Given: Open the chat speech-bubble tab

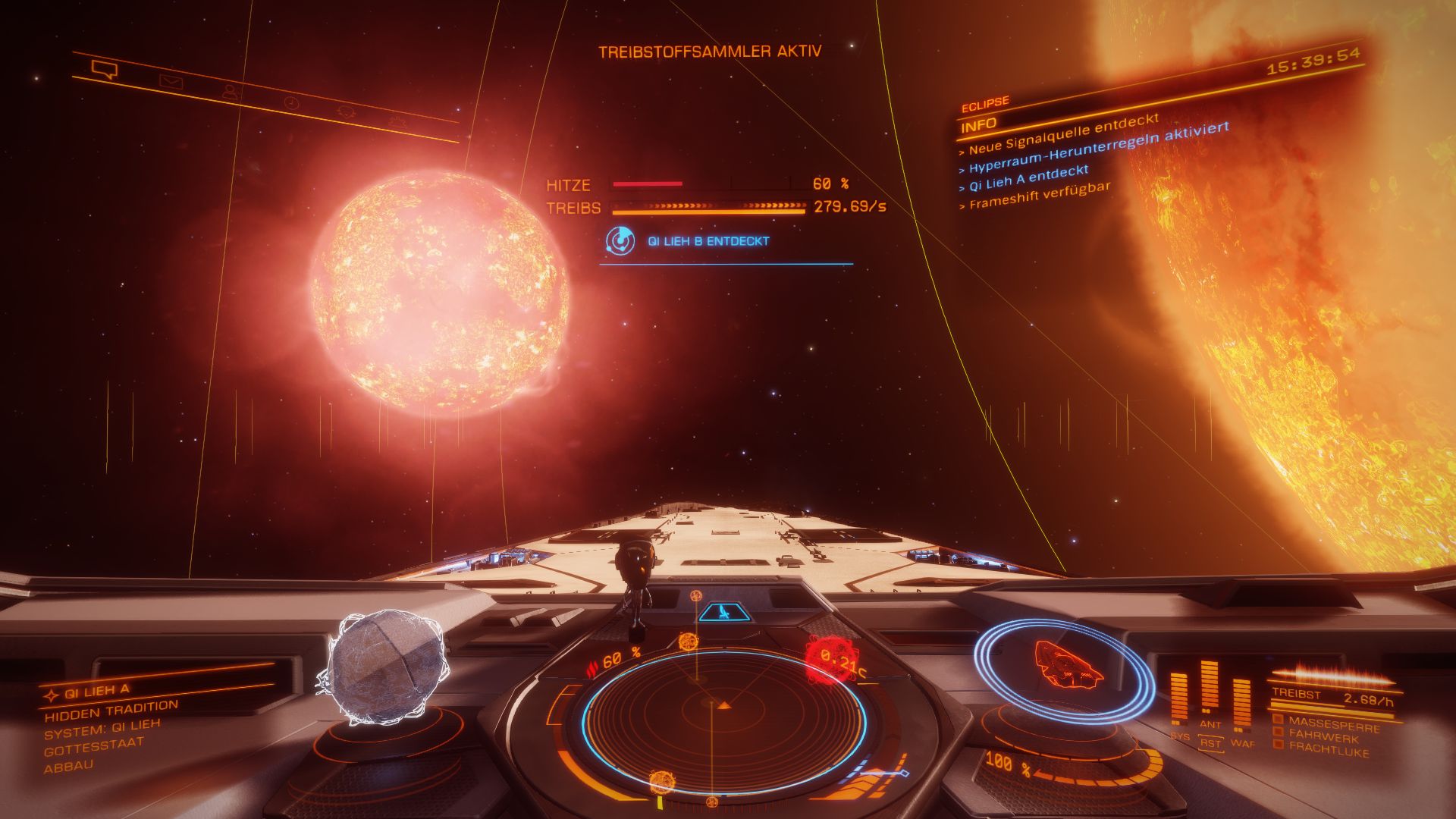Looking at the screenshot, I should tap(105, 71).
